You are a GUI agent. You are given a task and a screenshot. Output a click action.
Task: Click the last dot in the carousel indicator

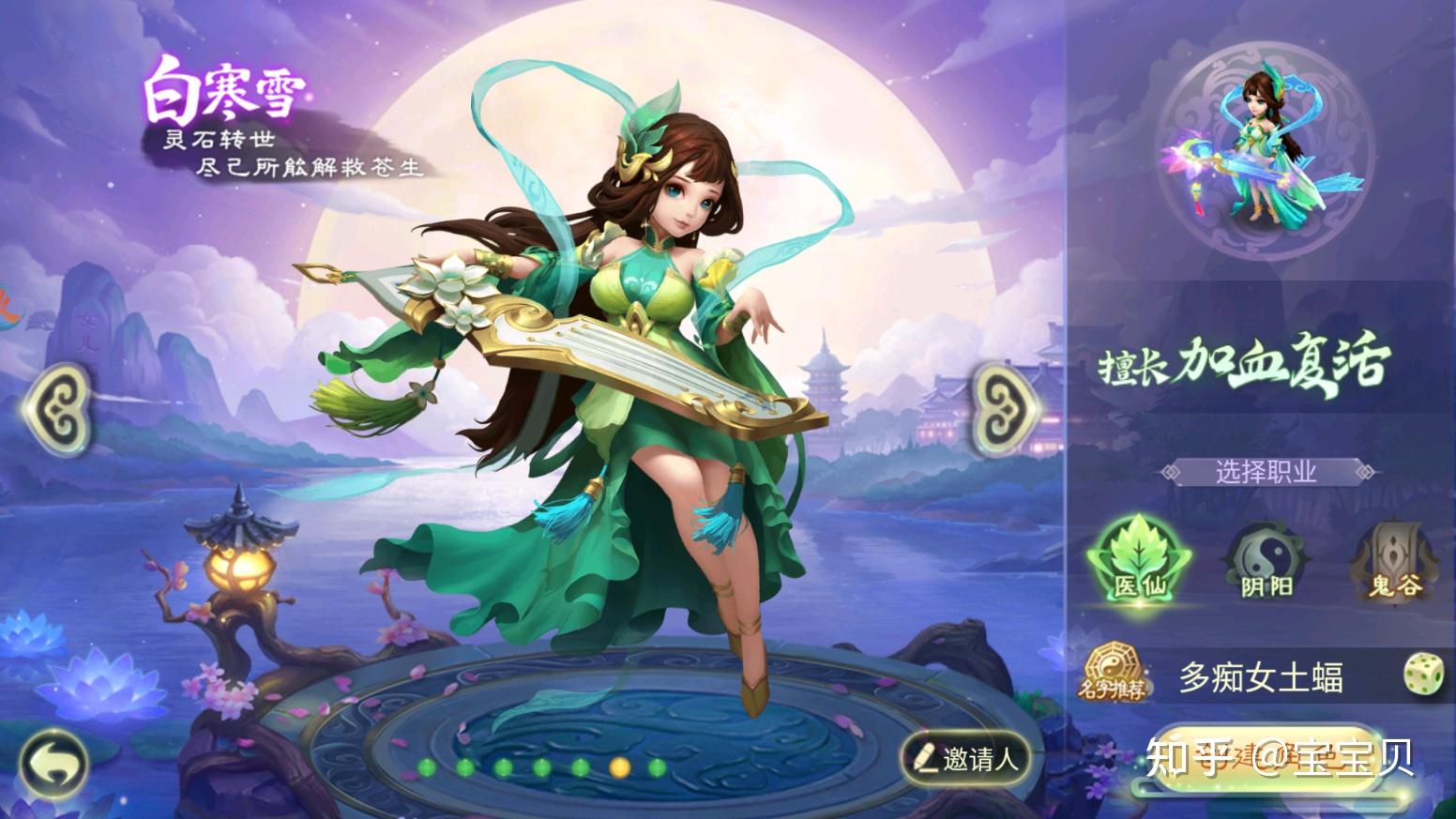tap(657, 769)
